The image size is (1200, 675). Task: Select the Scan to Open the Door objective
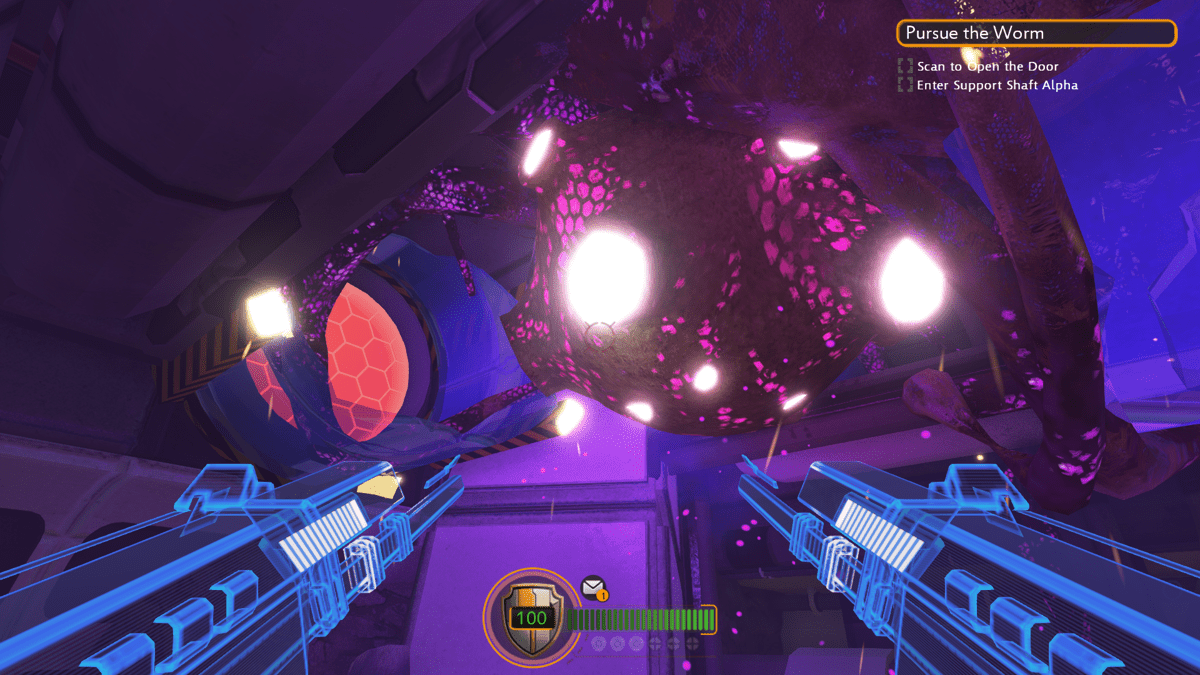[987, 66]
